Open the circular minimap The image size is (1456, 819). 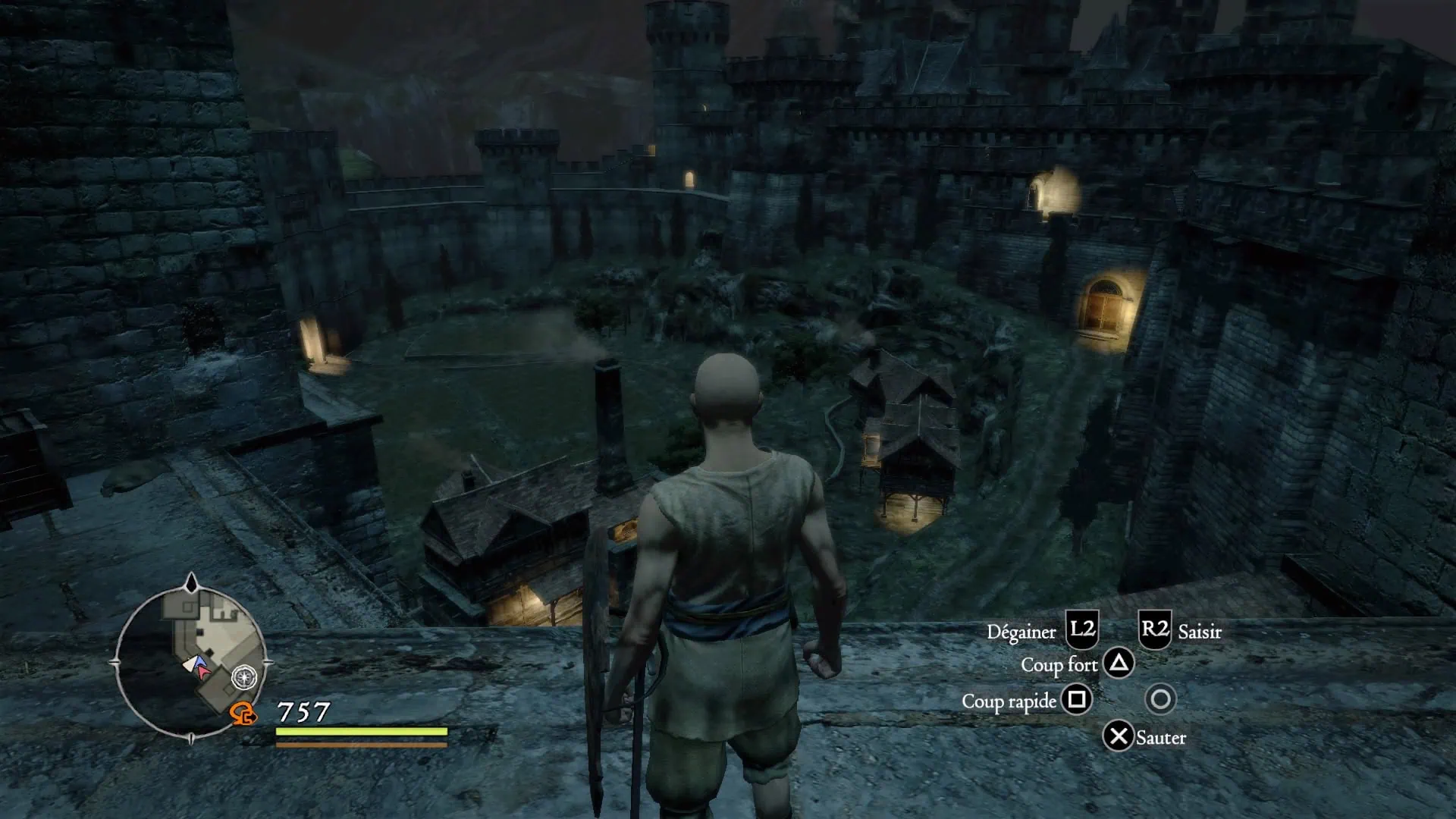[190, 661]
